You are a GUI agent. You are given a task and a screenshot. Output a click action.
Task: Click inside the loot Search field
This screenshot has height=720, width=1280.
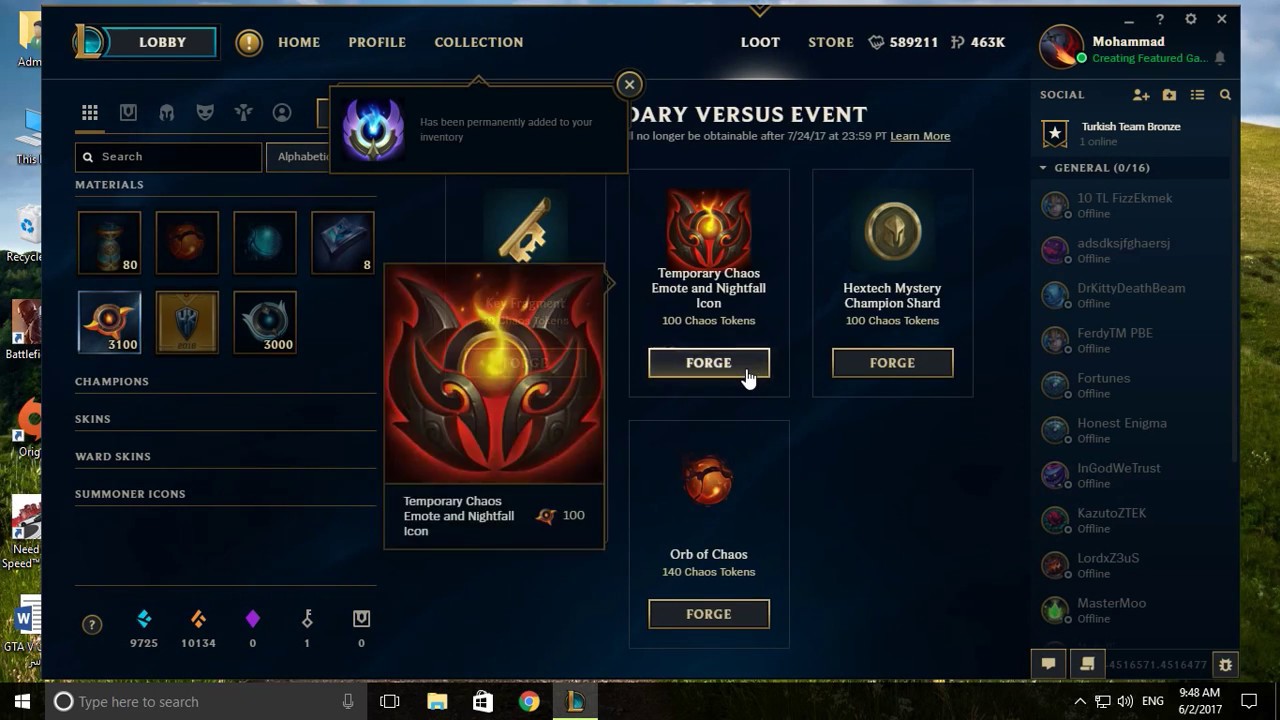(x=168, y=157)
